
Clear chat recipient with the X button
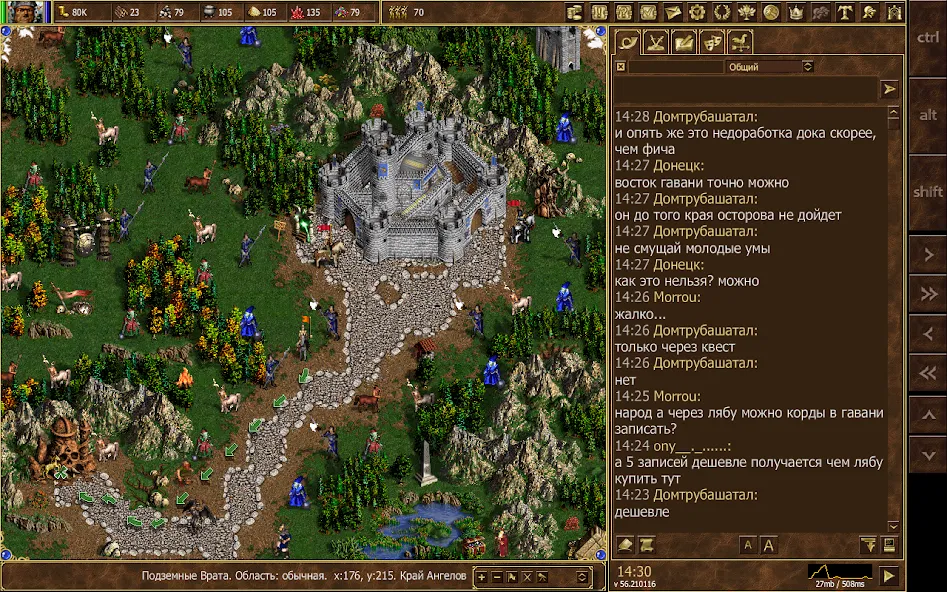pos(621,67)
